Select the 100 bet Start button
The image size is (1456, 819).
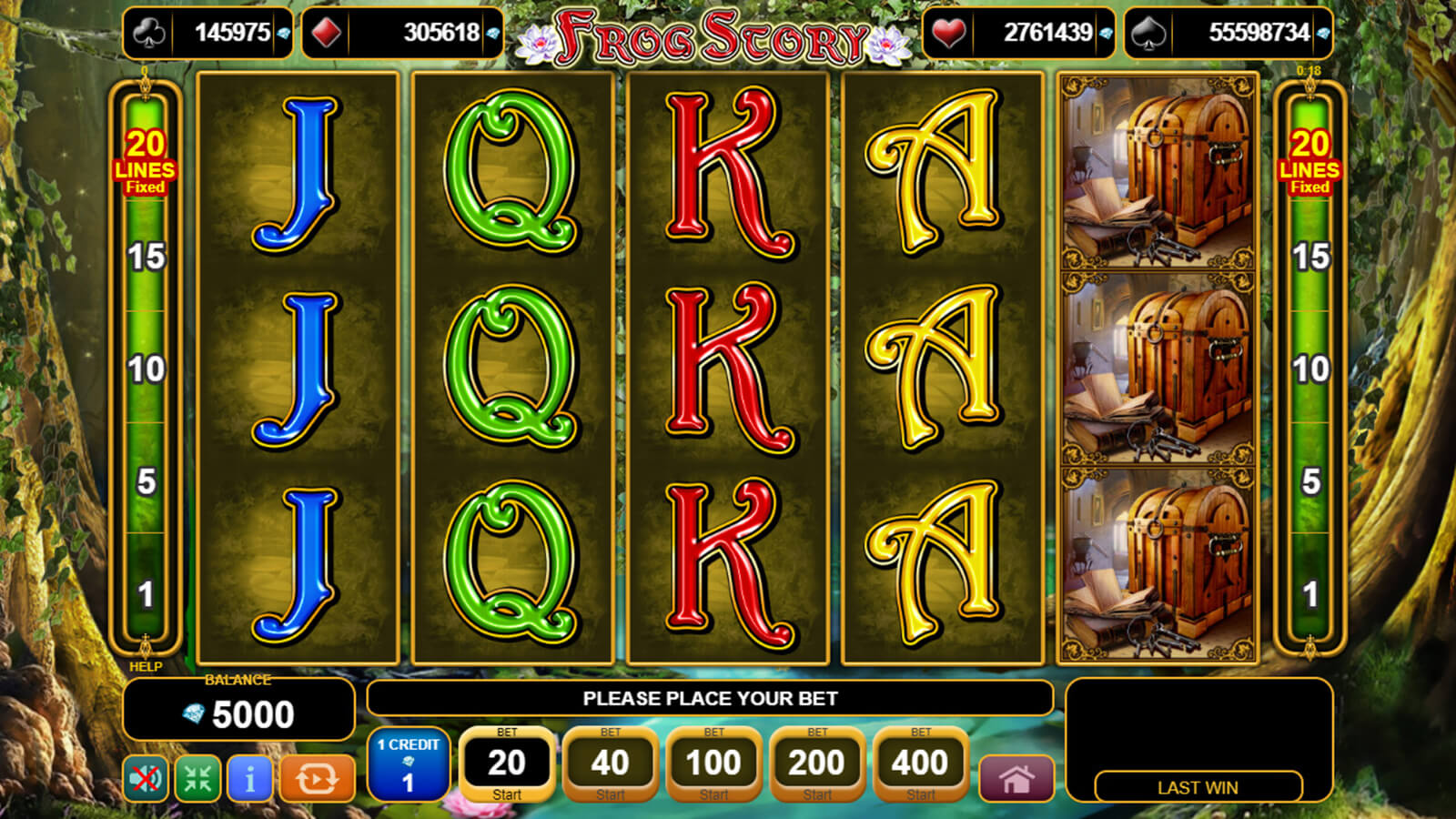[x=713, y=763]
